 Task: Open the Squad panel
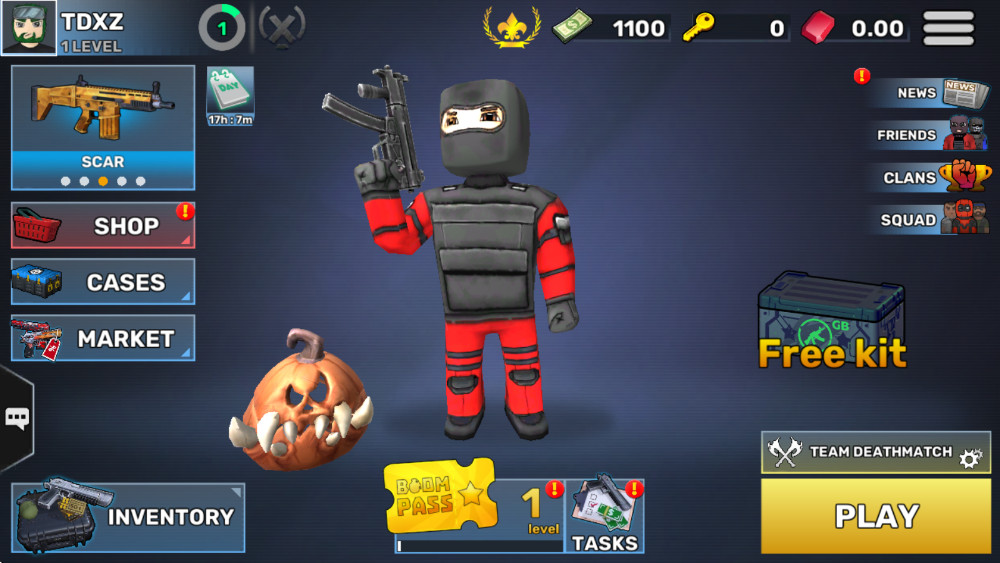pyautogui.click(x=928, y=220)
